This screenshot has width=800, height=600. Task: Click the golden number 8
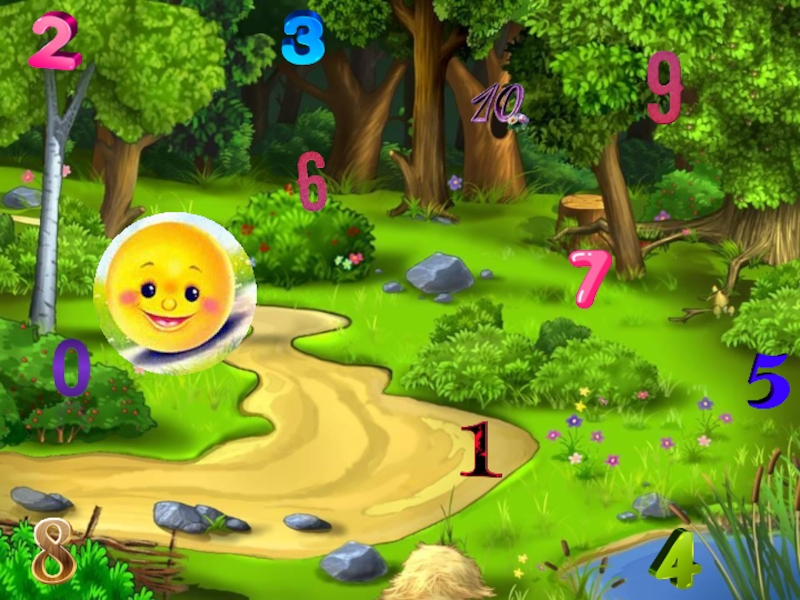(x=54, y=551)
